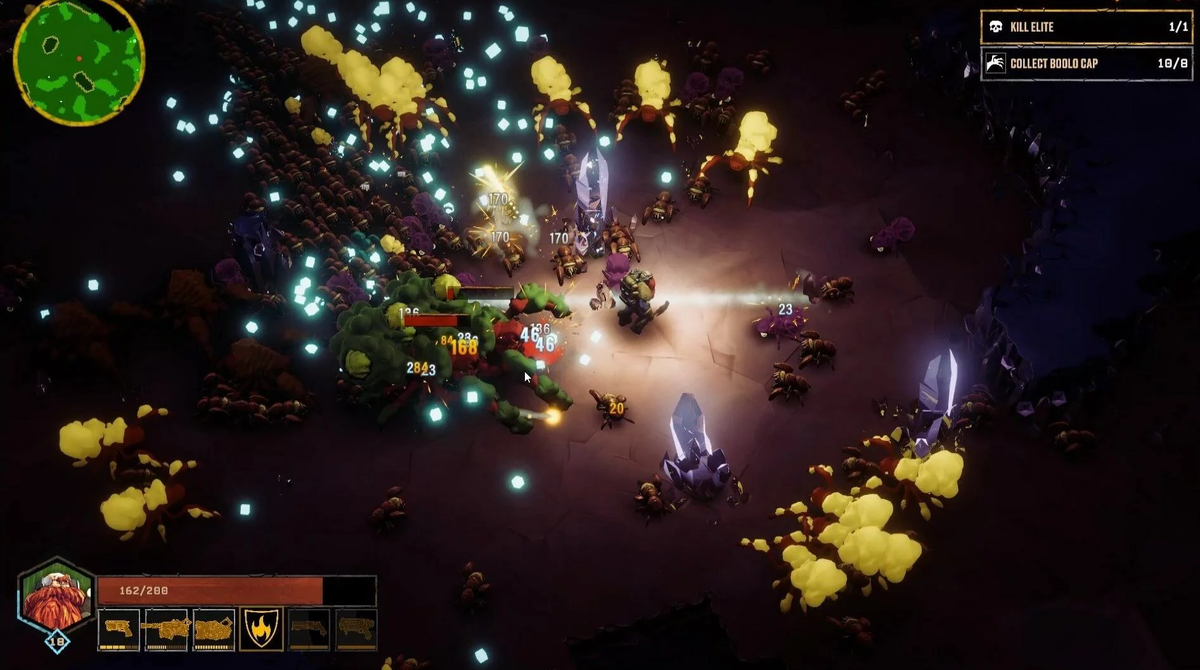Choose the long-barreled rifle weapon slot
This screenshot has width=1200, height=670.
point(165,630)
